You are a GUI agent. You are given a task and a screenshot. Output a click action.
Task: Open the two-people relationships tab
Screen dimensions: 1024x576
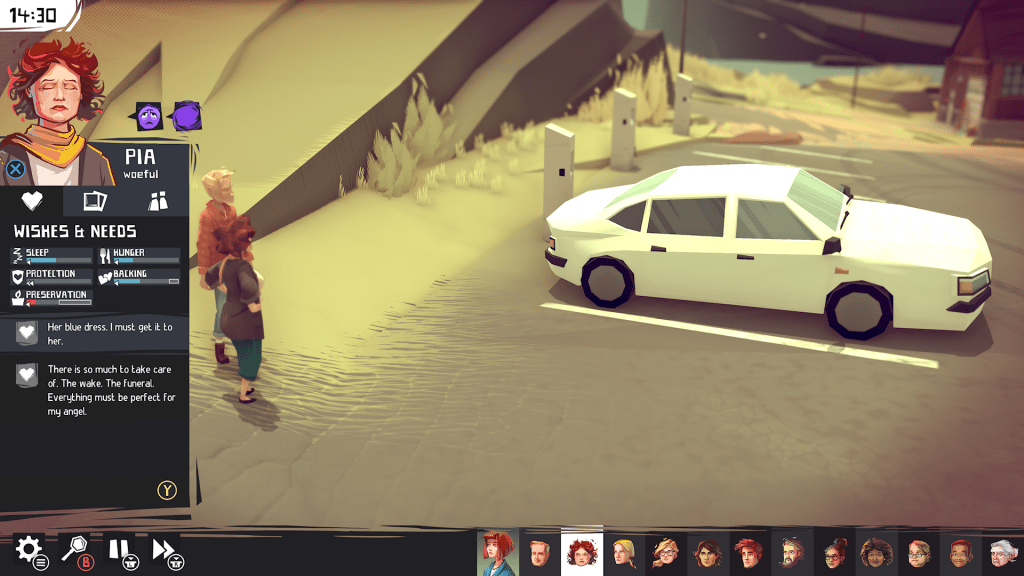click(158, 201)
